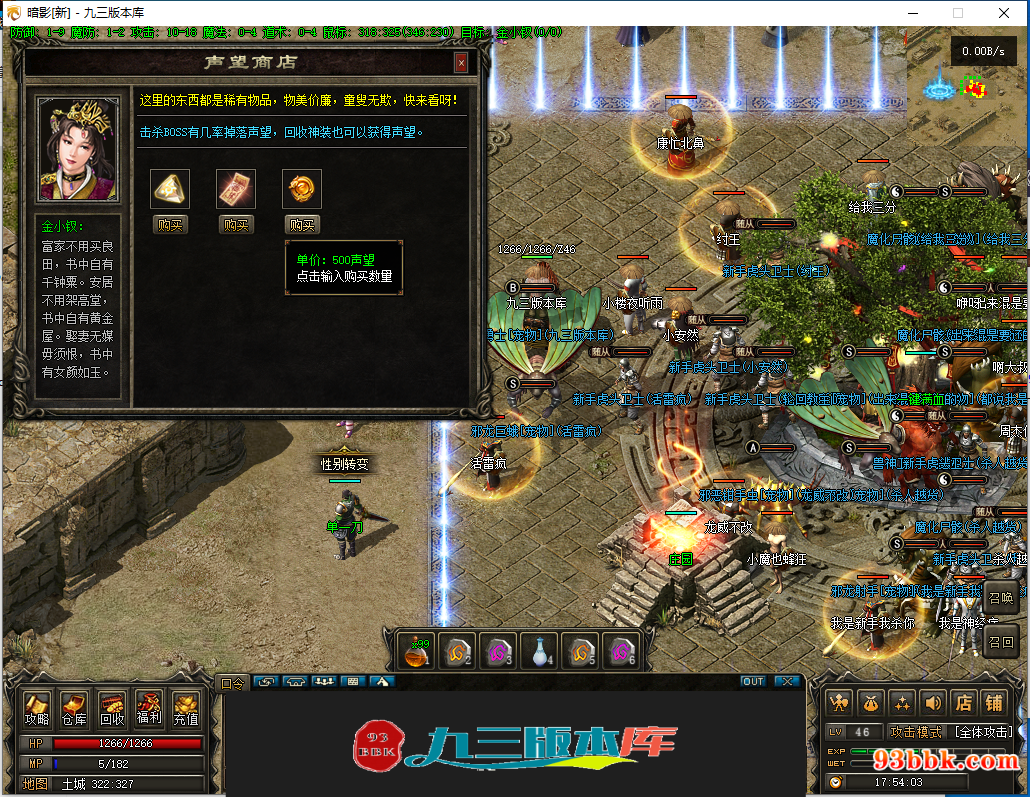This screenshot has width=1030, height=797.
Task: Open the 地图 map button
Action: point(36,784)
